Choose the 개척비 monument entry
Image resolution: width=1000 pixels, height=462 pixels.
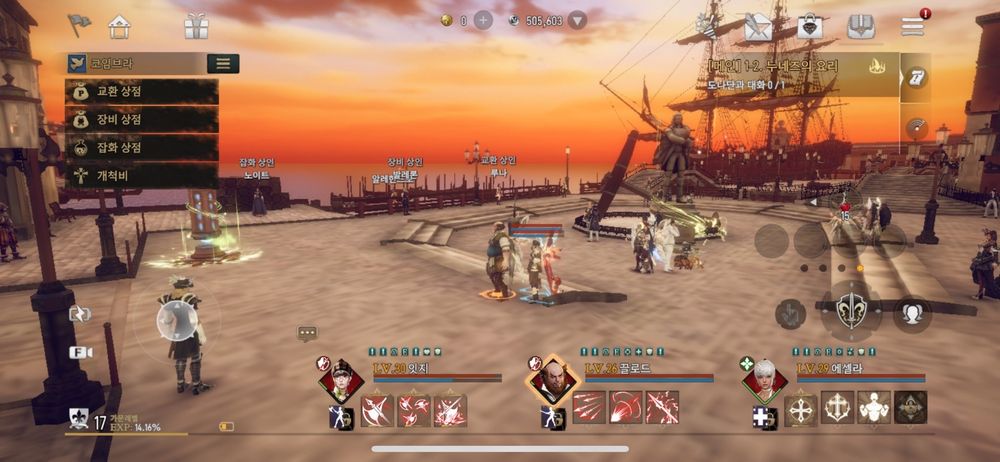pos(141,175)
